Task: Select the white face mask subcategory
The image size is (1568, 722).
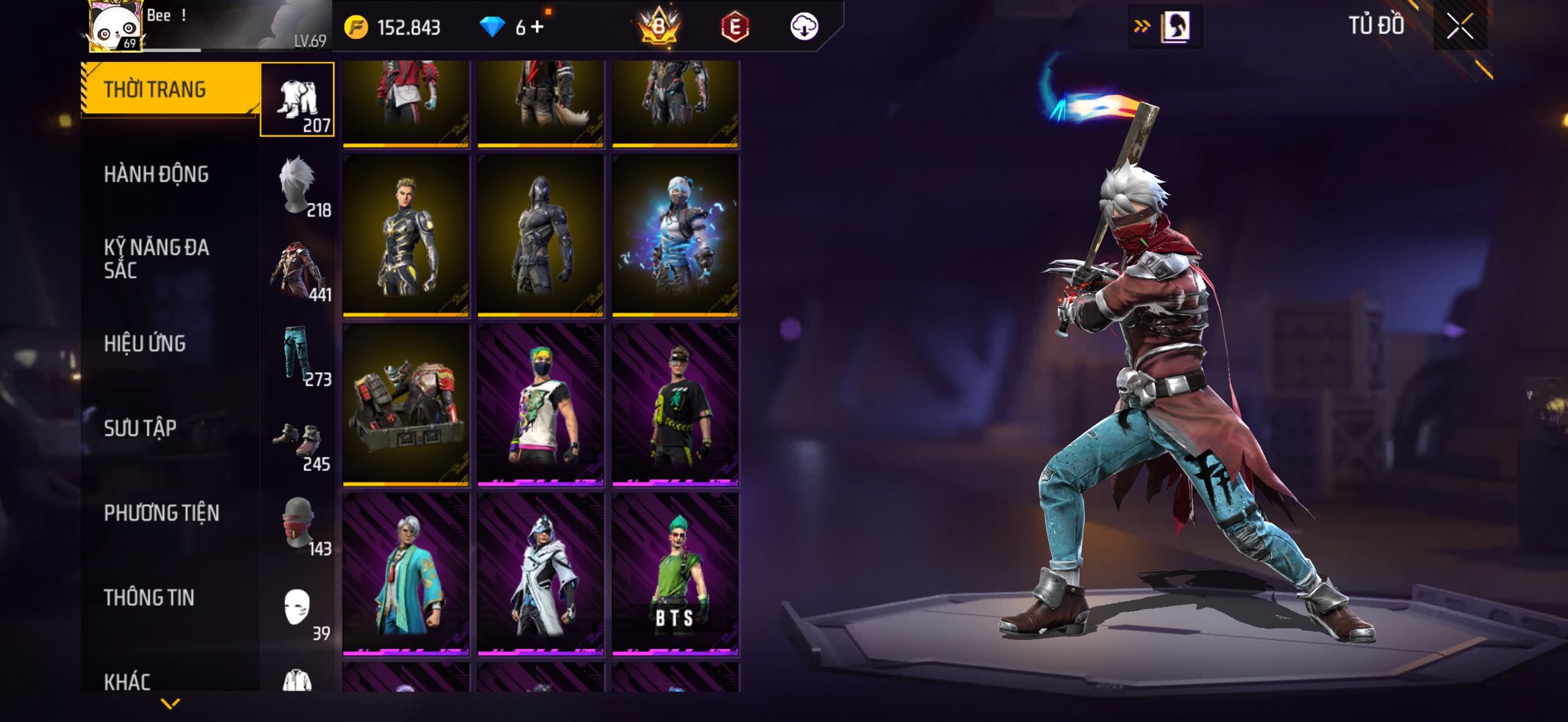Action: [x=297, y=609]
